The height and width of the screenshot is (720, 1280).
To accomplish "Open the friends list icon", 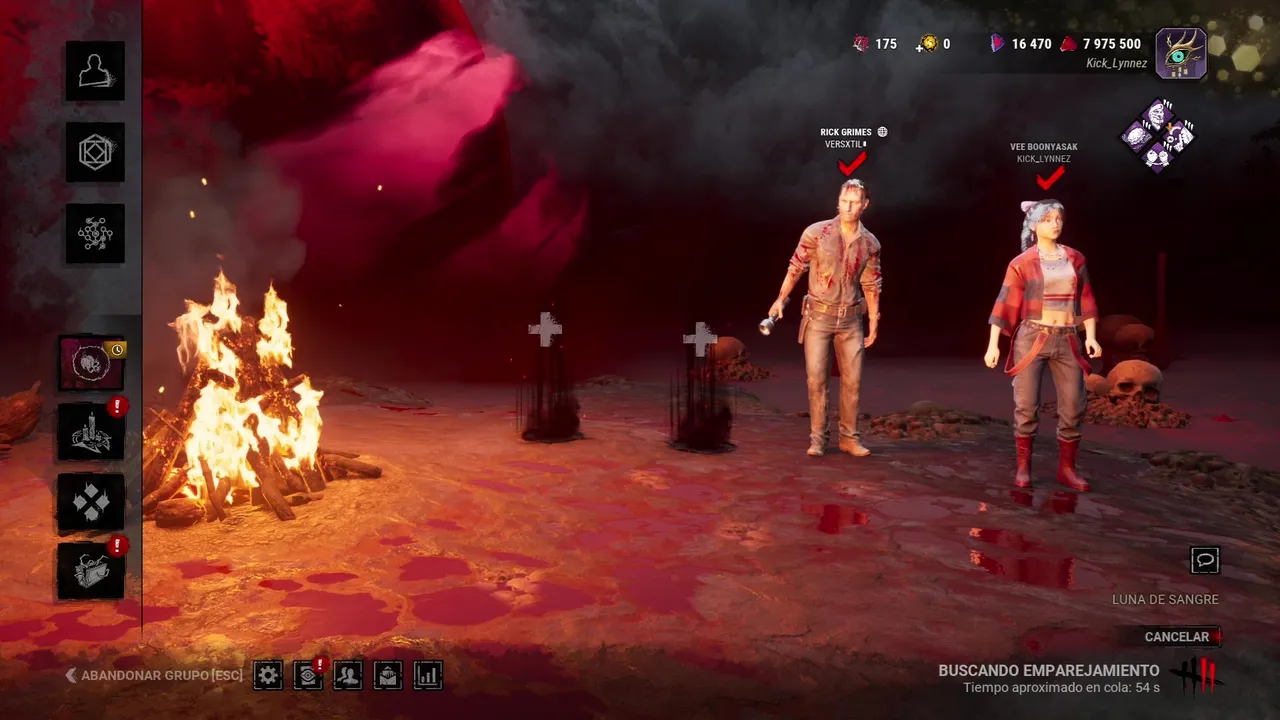I will point(348,675).
